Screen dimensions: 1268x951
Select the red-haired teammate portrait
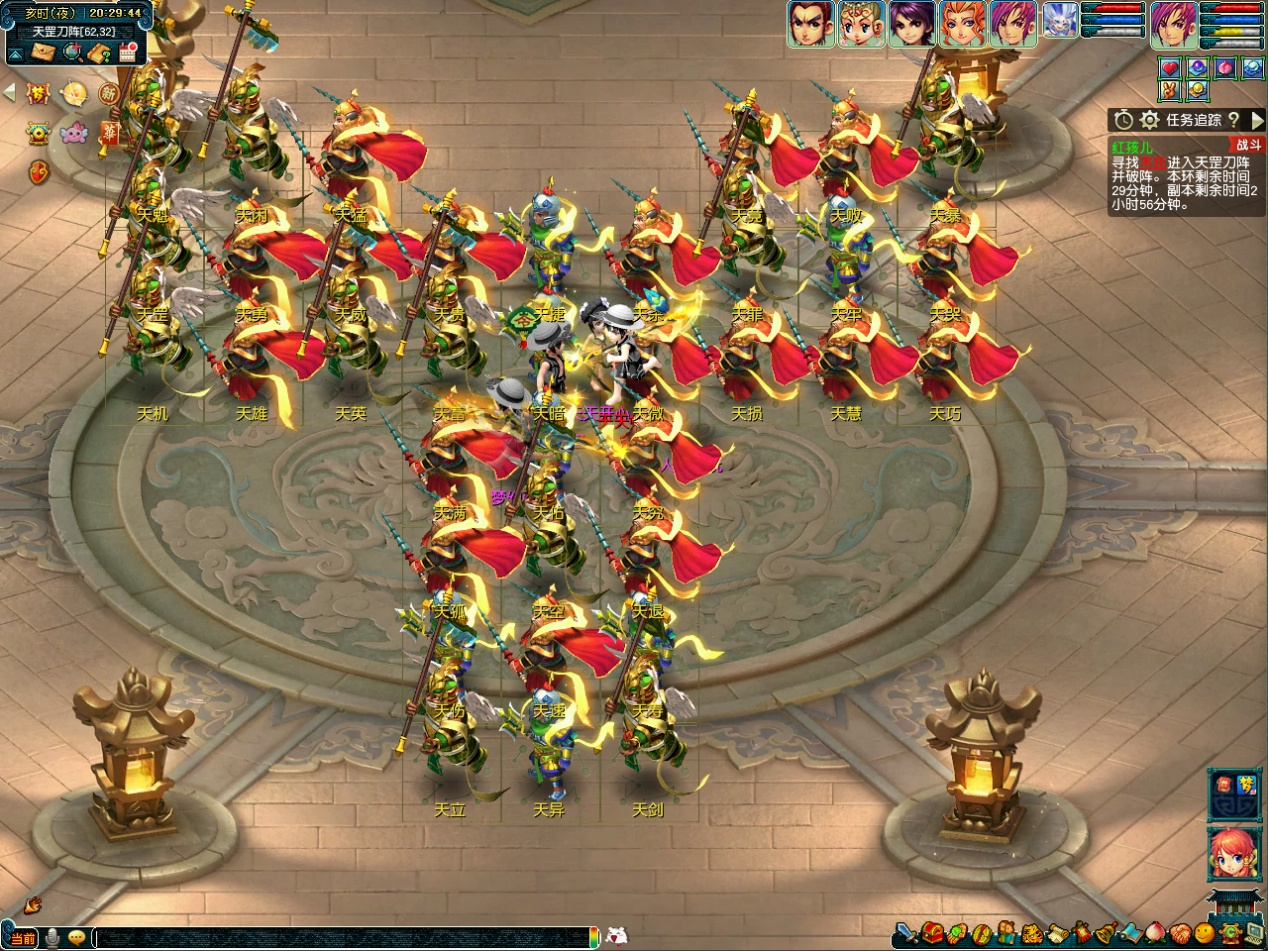coord(962,23)
